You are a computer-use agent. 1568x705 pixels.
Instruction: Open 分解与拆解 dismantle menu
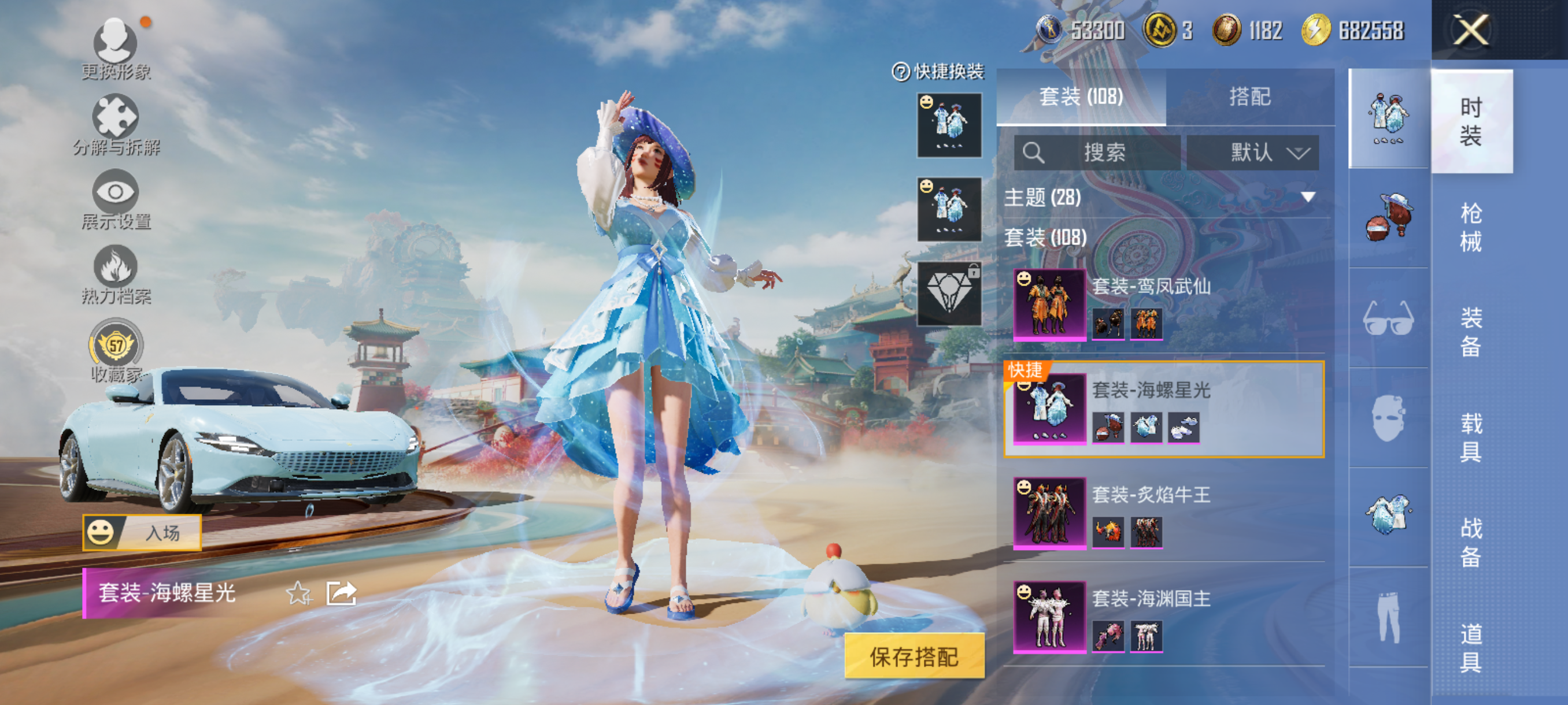click(116, 124)
